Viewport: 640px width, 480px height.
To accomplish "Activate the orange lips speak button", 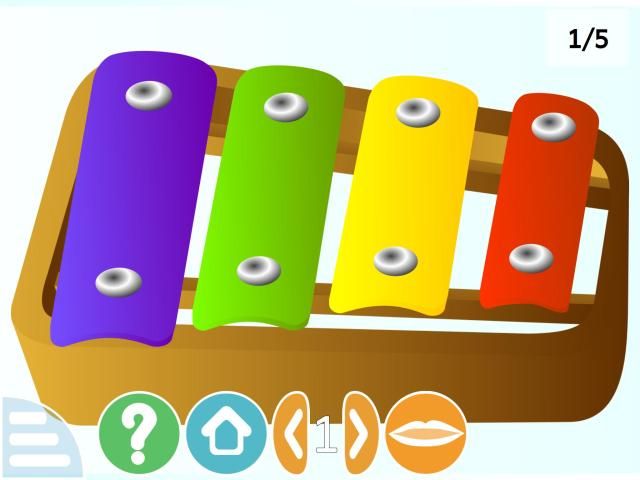I will (x=426, y=433).
